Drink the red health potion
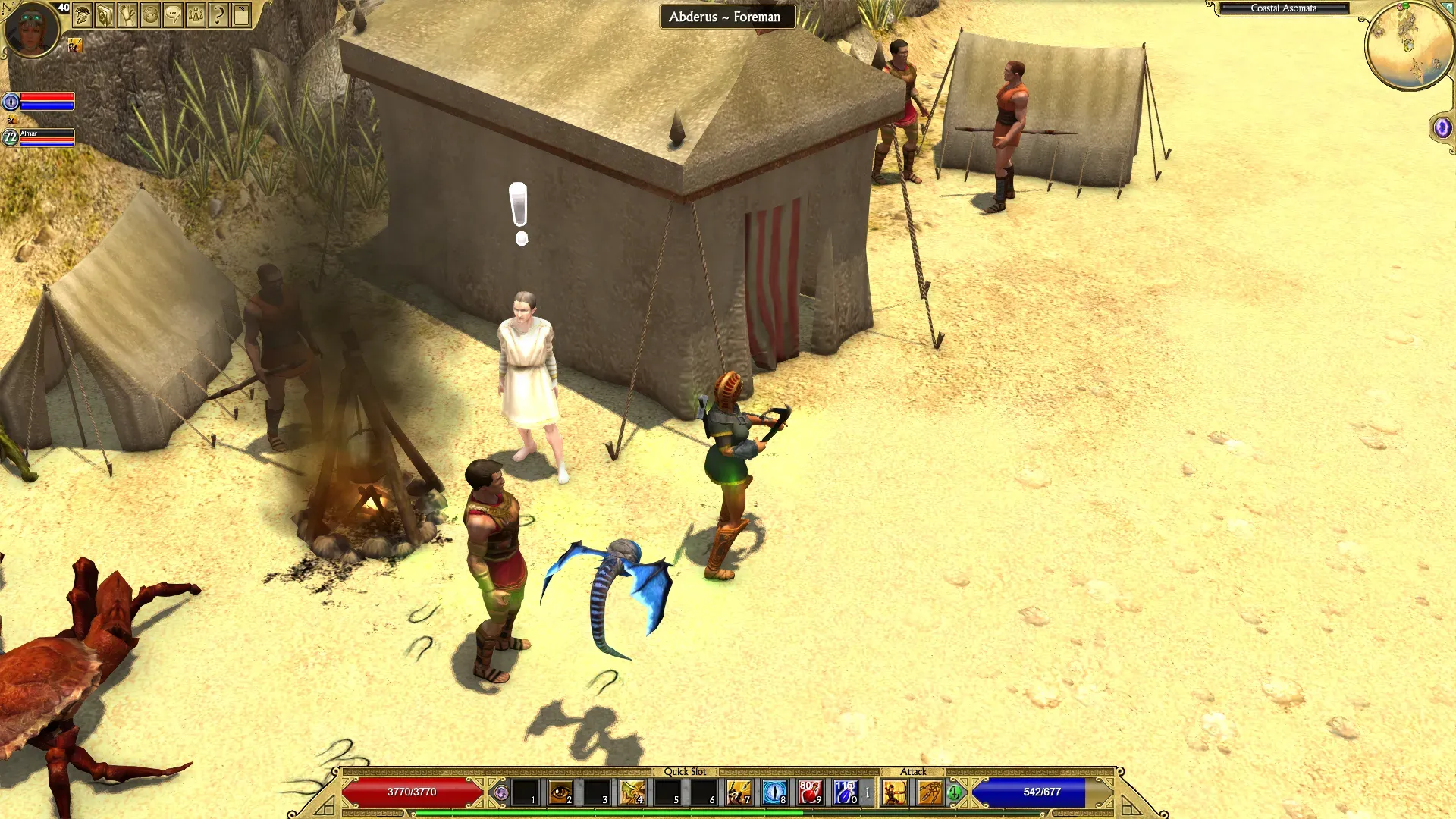The height and width of the screenshot is (819, 1456). click(810, 792)
